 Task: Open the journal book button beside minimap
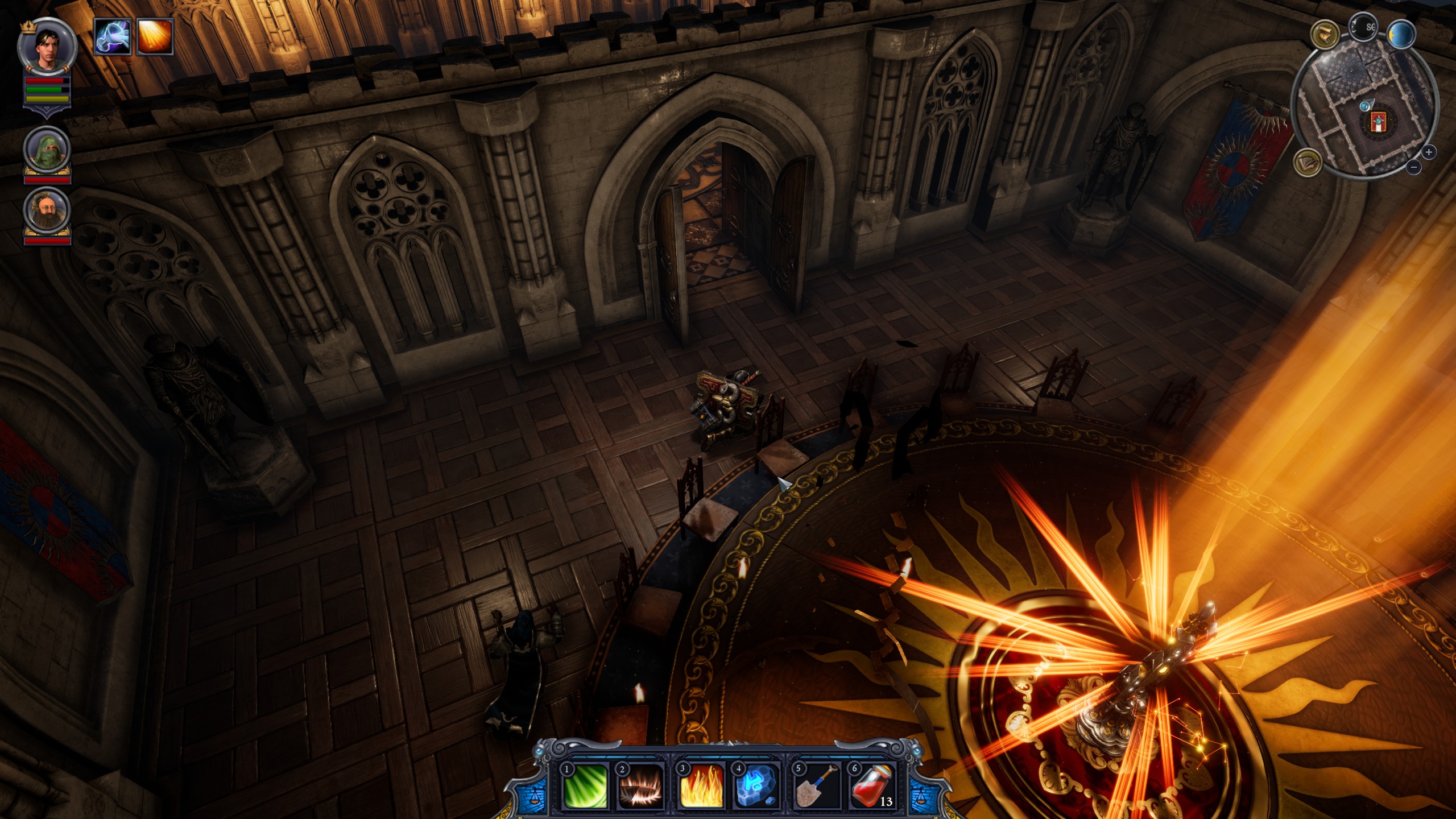click(x=1307, y=163)
